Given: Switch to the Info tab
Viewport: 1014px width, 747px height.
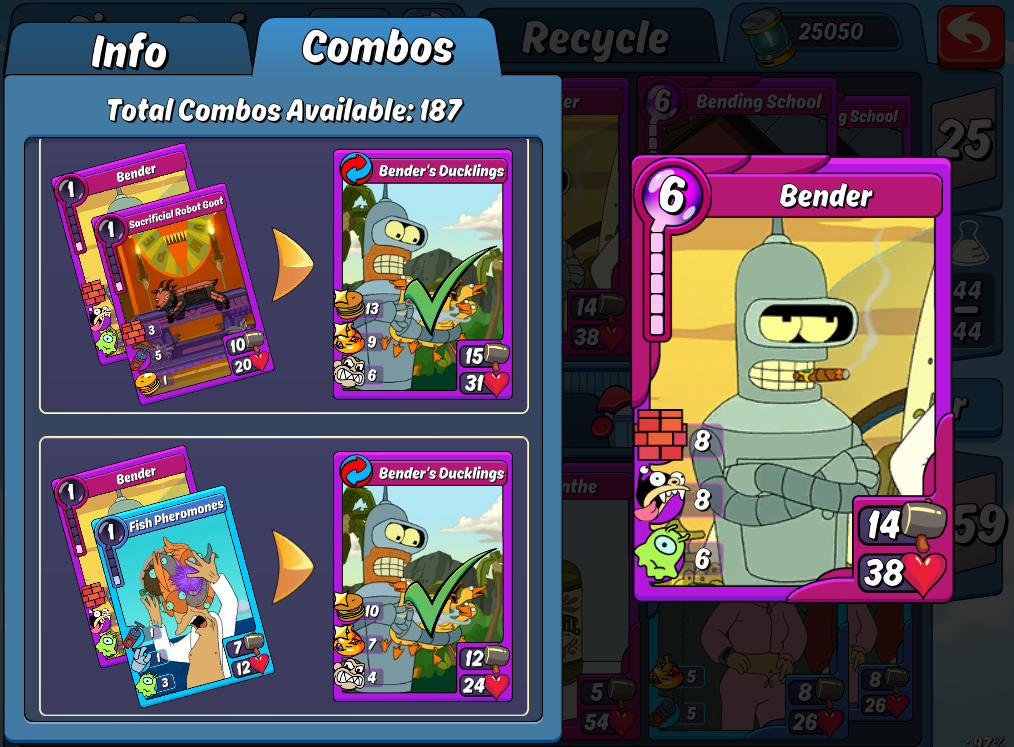Looking at the screenshot, I should [x=128, y=51].
